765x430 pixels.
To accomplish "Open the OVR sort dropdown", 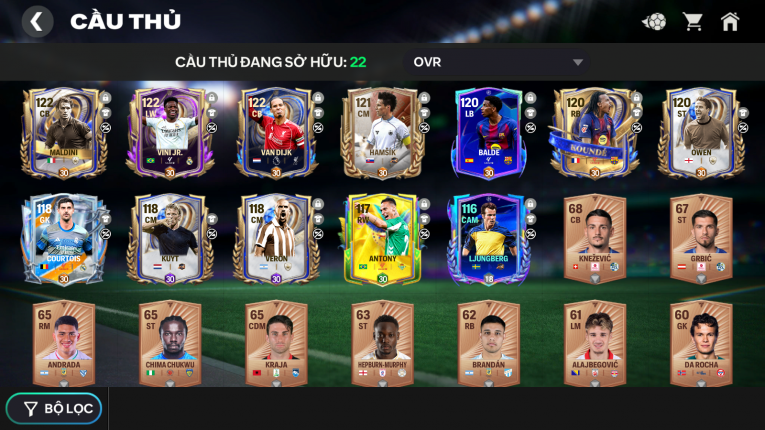I will 498,62.
